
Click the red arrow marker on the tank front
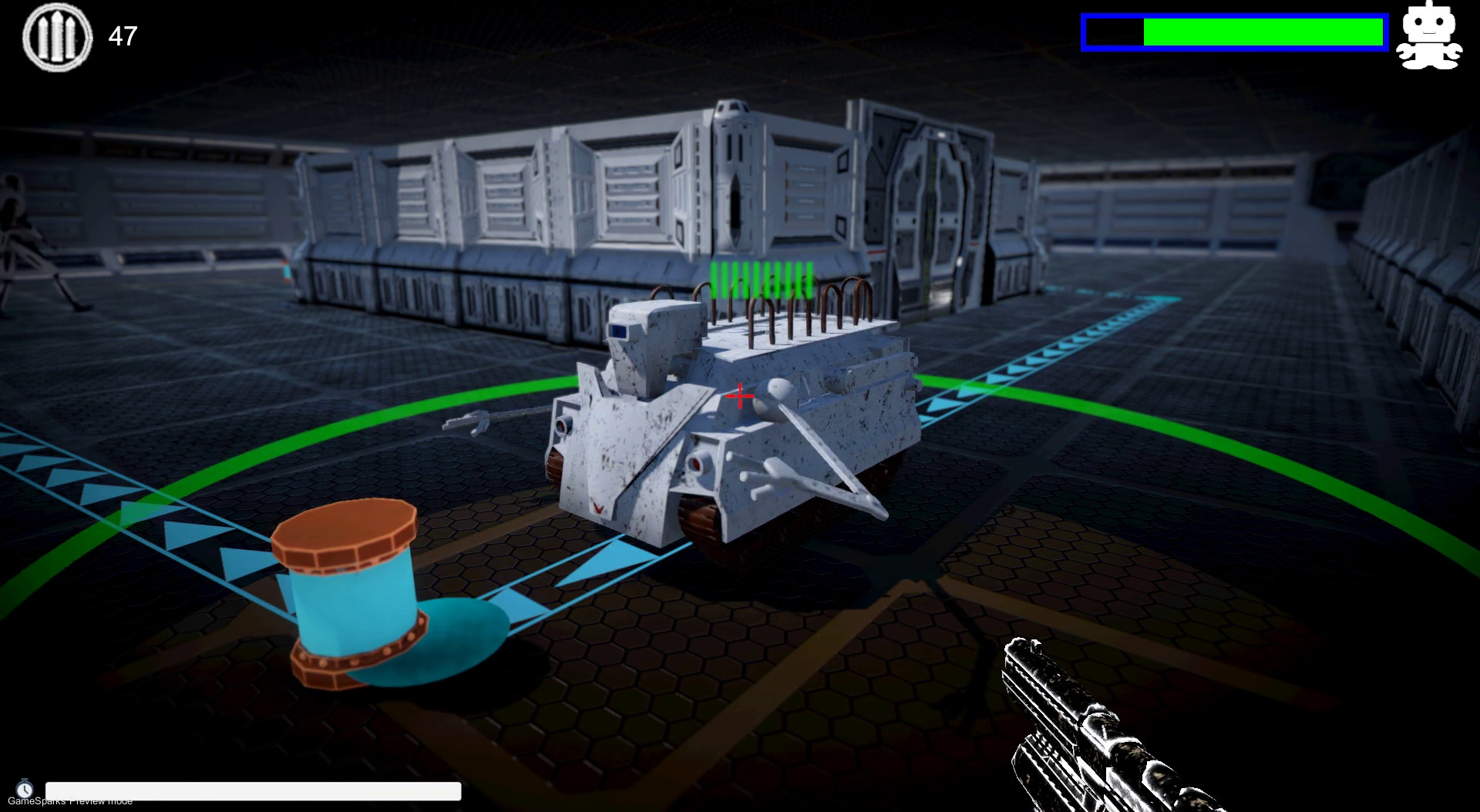click(x=598, y=508)
